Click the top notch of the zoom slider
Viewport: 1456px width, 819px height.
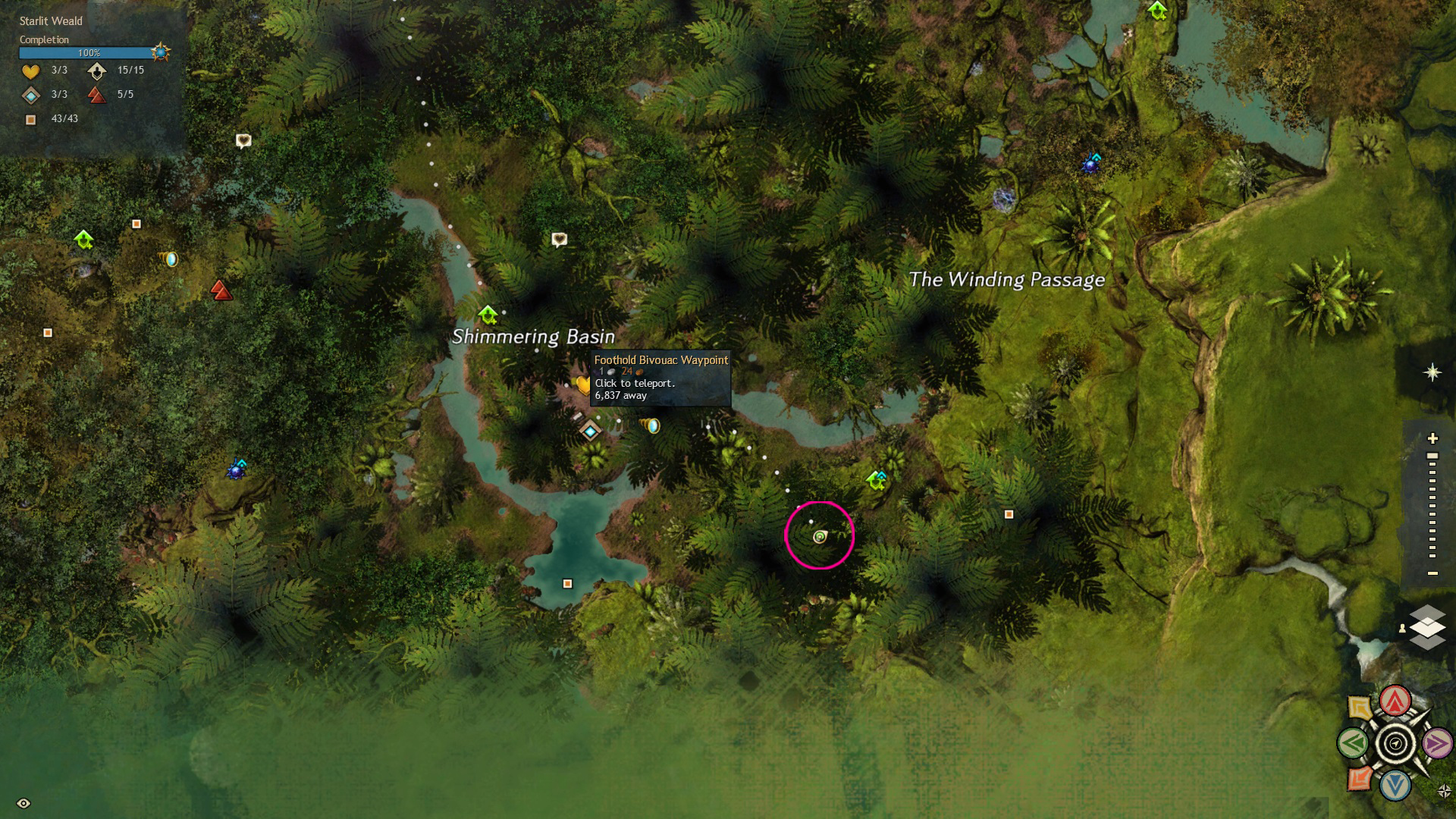1432,456
